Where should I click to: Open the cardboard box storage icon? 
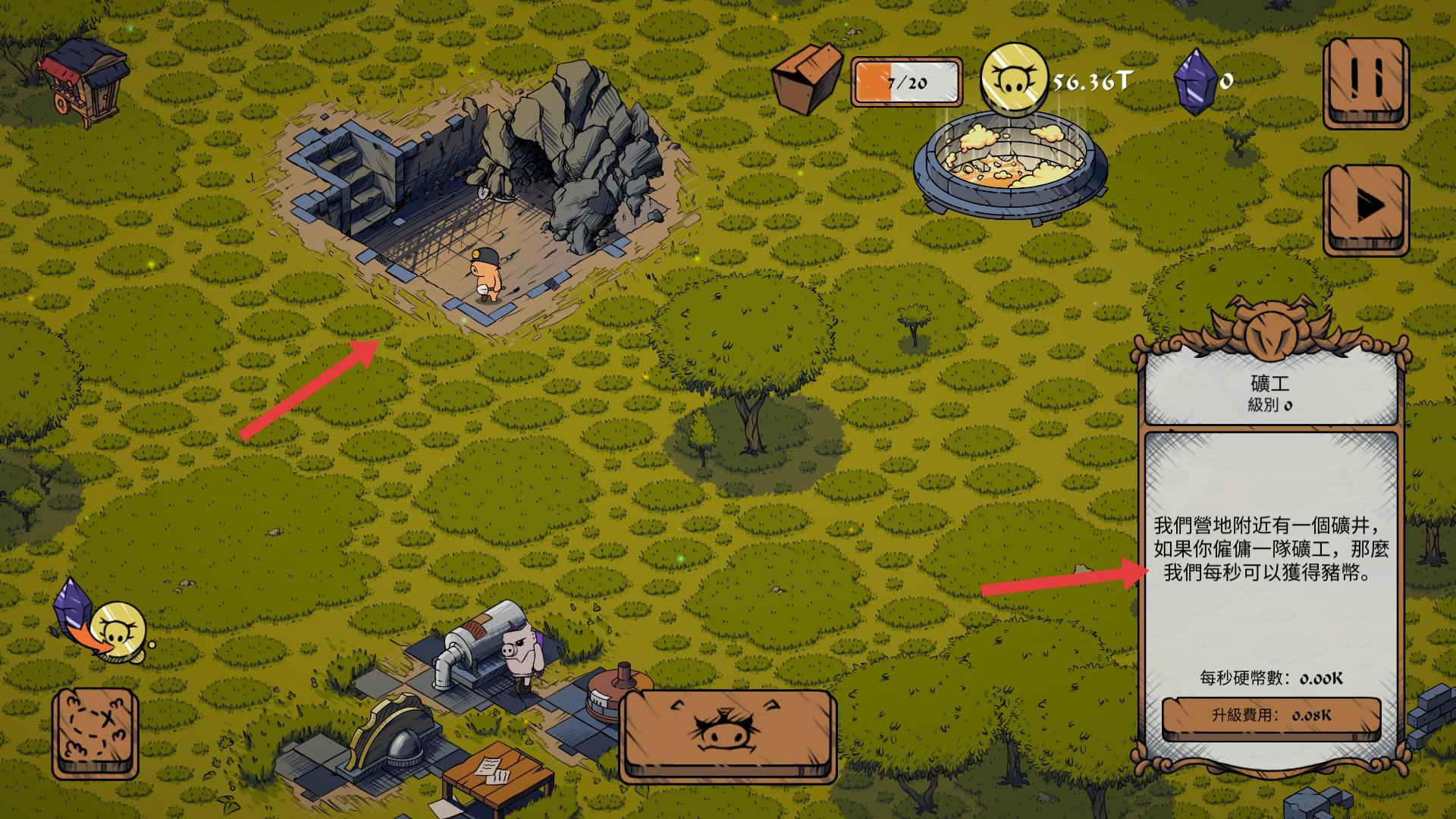pos(807,79)
